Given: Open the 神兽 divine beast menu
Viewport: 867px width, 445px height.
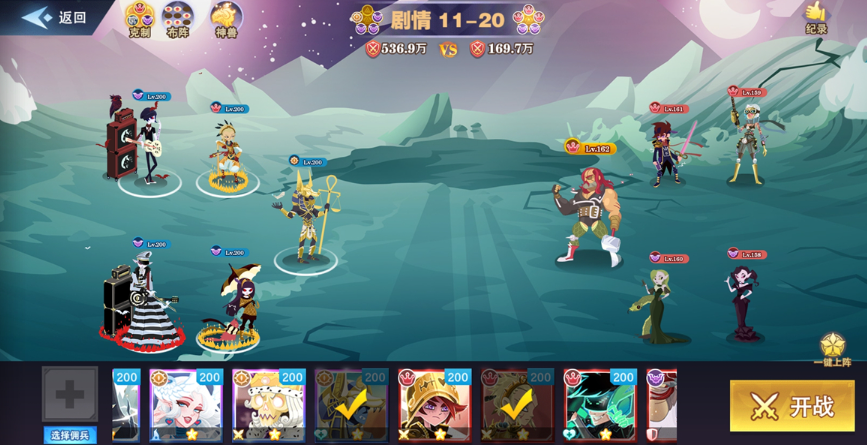Looking at the screenshot, I should (x=226, y=19).
